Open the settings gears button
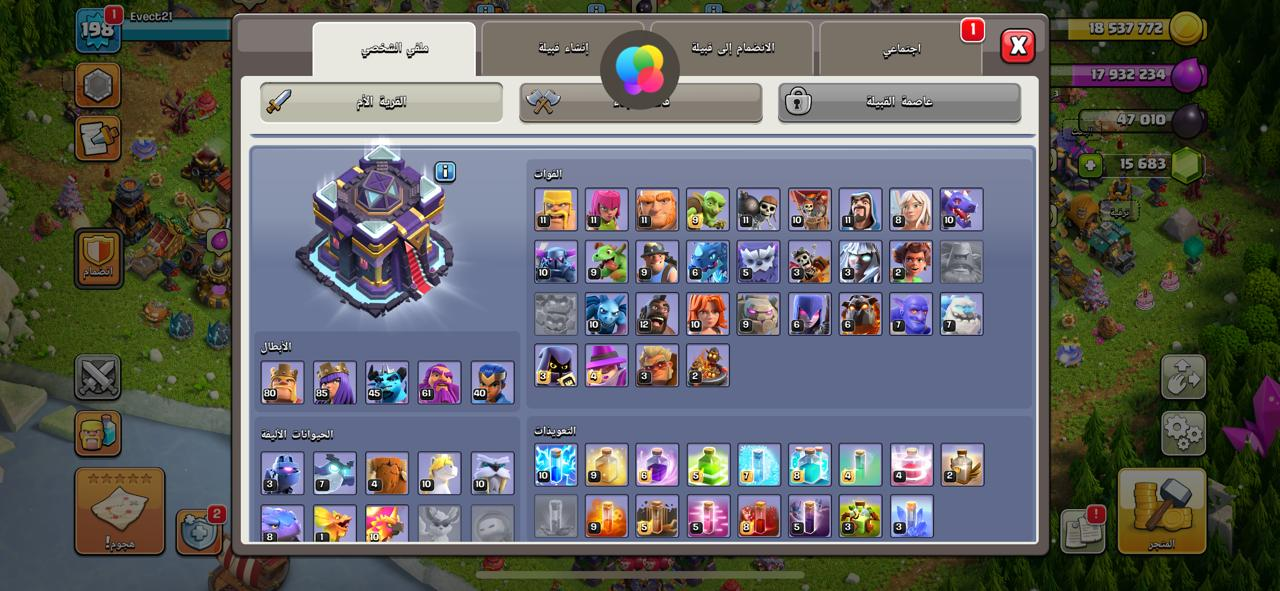The image size is (1280, 591). [x=1183, y=433]
